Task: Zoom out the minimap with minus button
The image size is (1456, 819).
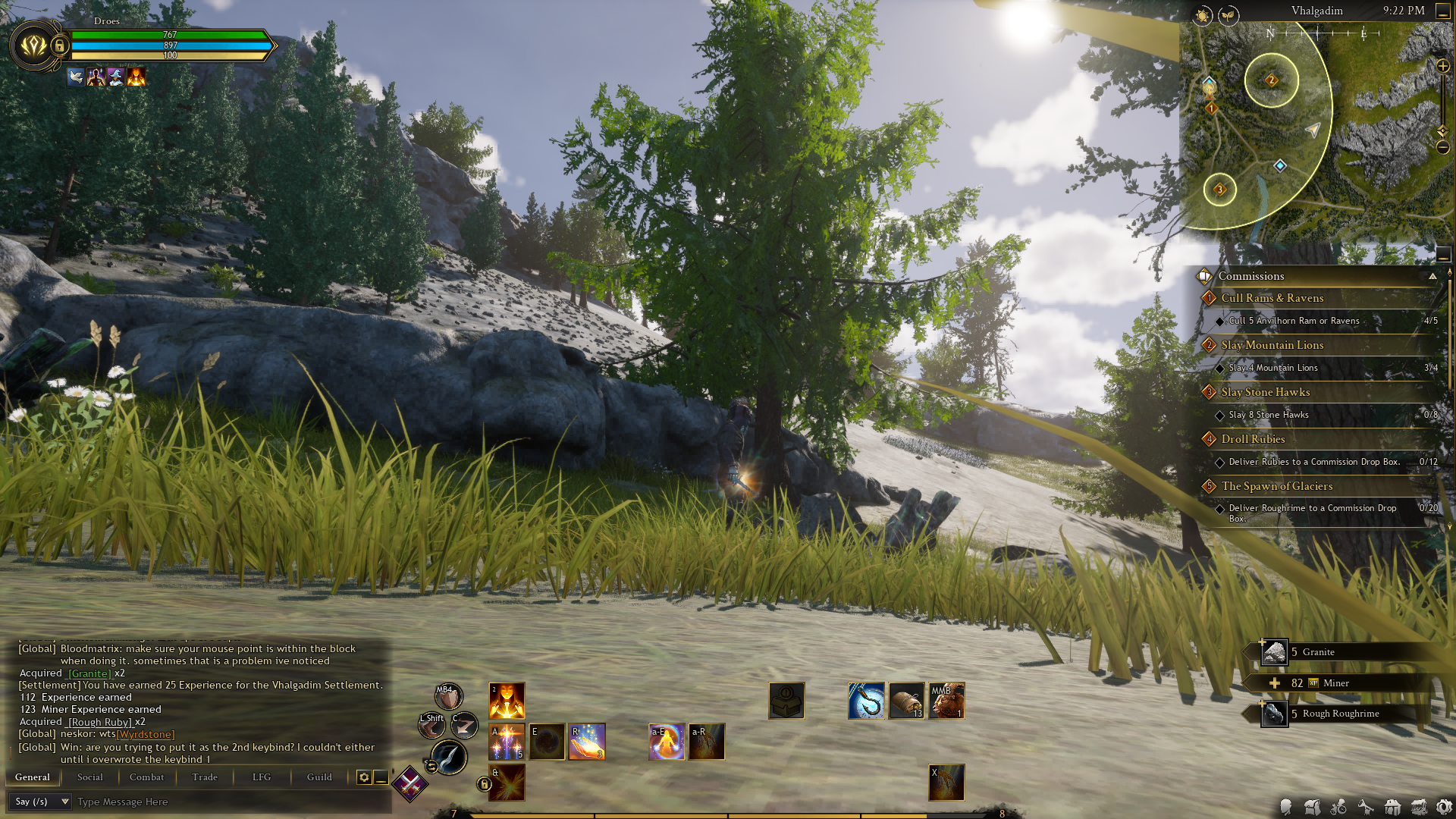Action: (1443, 147)
